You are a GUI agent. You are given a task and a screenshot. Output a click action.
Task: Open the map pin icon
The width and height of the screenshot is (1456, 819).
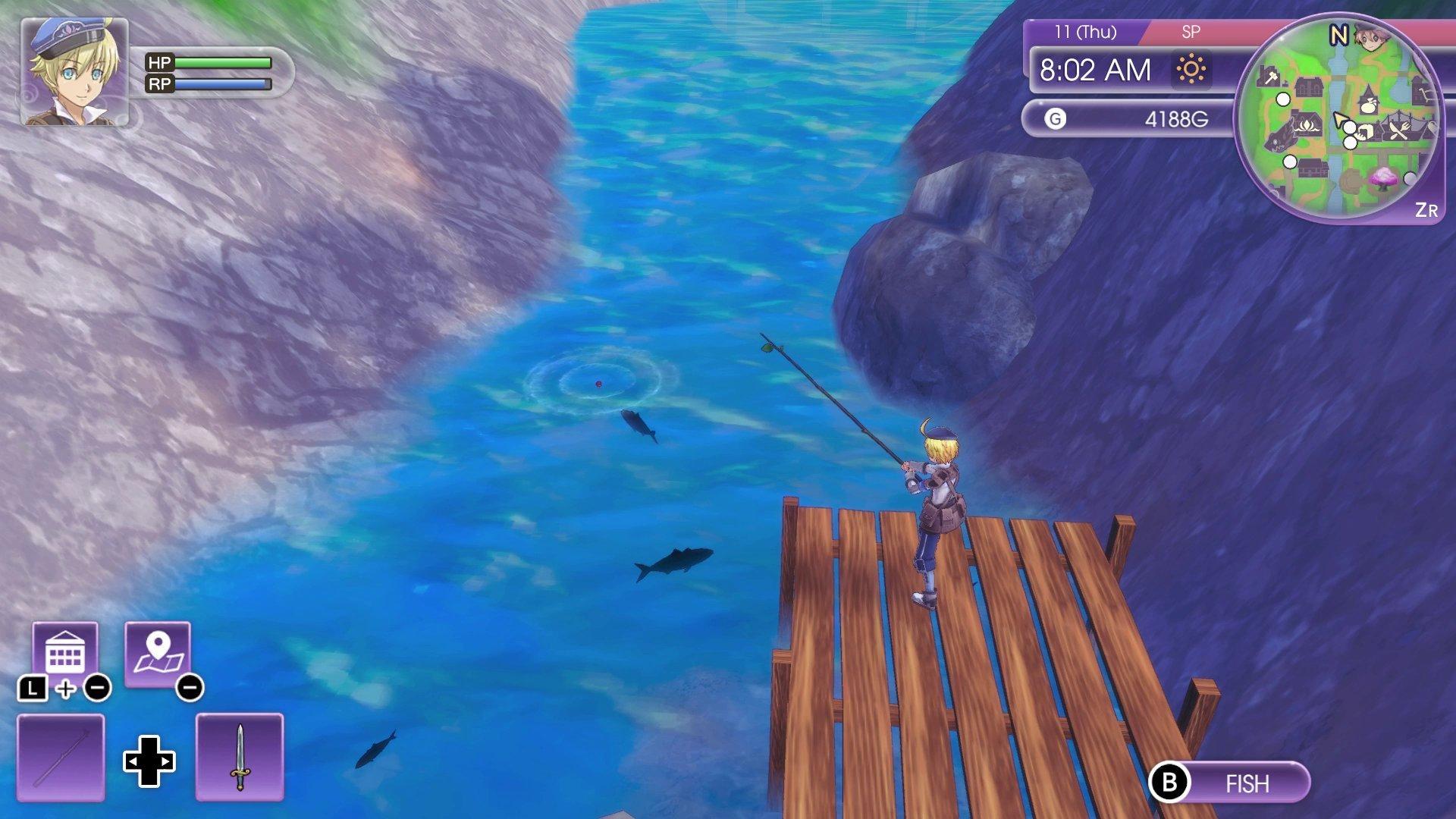click(x=157, y=654)
